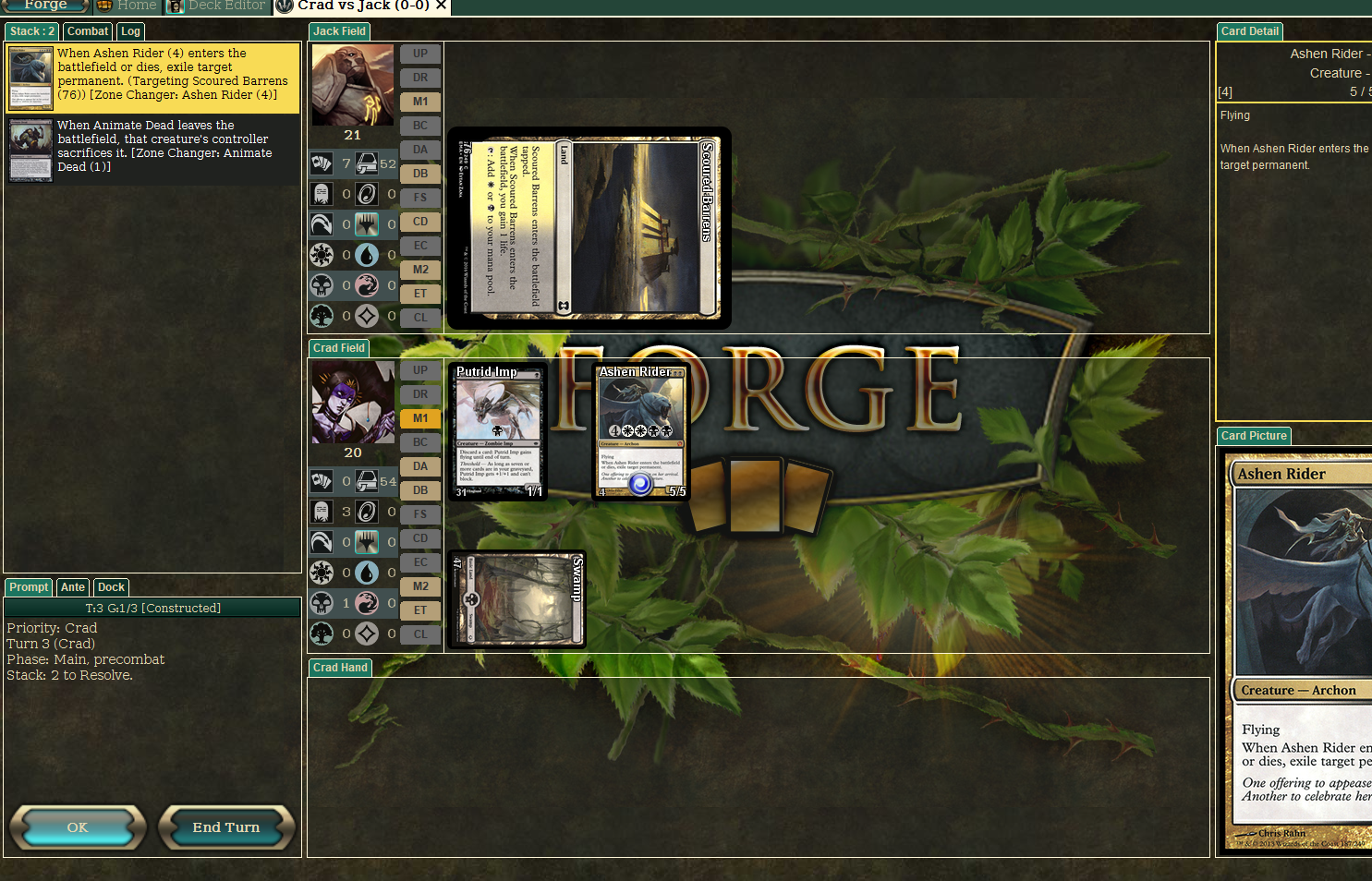Click Crad's player avatar
Screen dimensions: 1372x881
[x=352, y=402]
